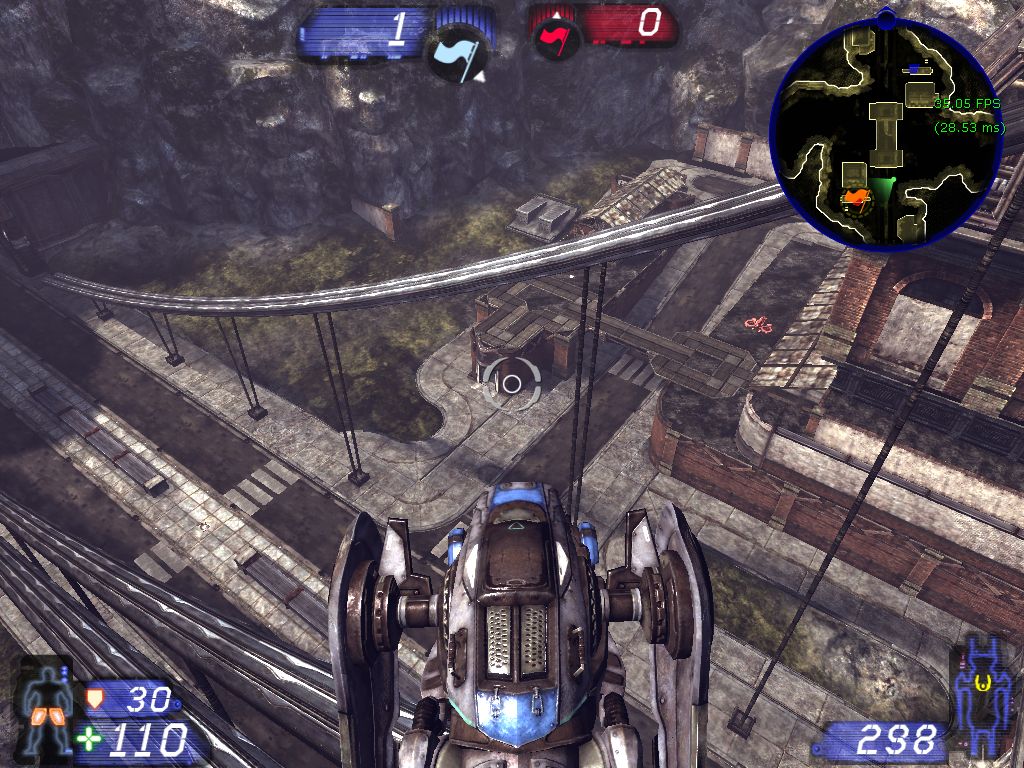This screenshot has height=768, width=1024.
Task: Click the orange player marker on minimap
Action: click(x=855, y=199)
